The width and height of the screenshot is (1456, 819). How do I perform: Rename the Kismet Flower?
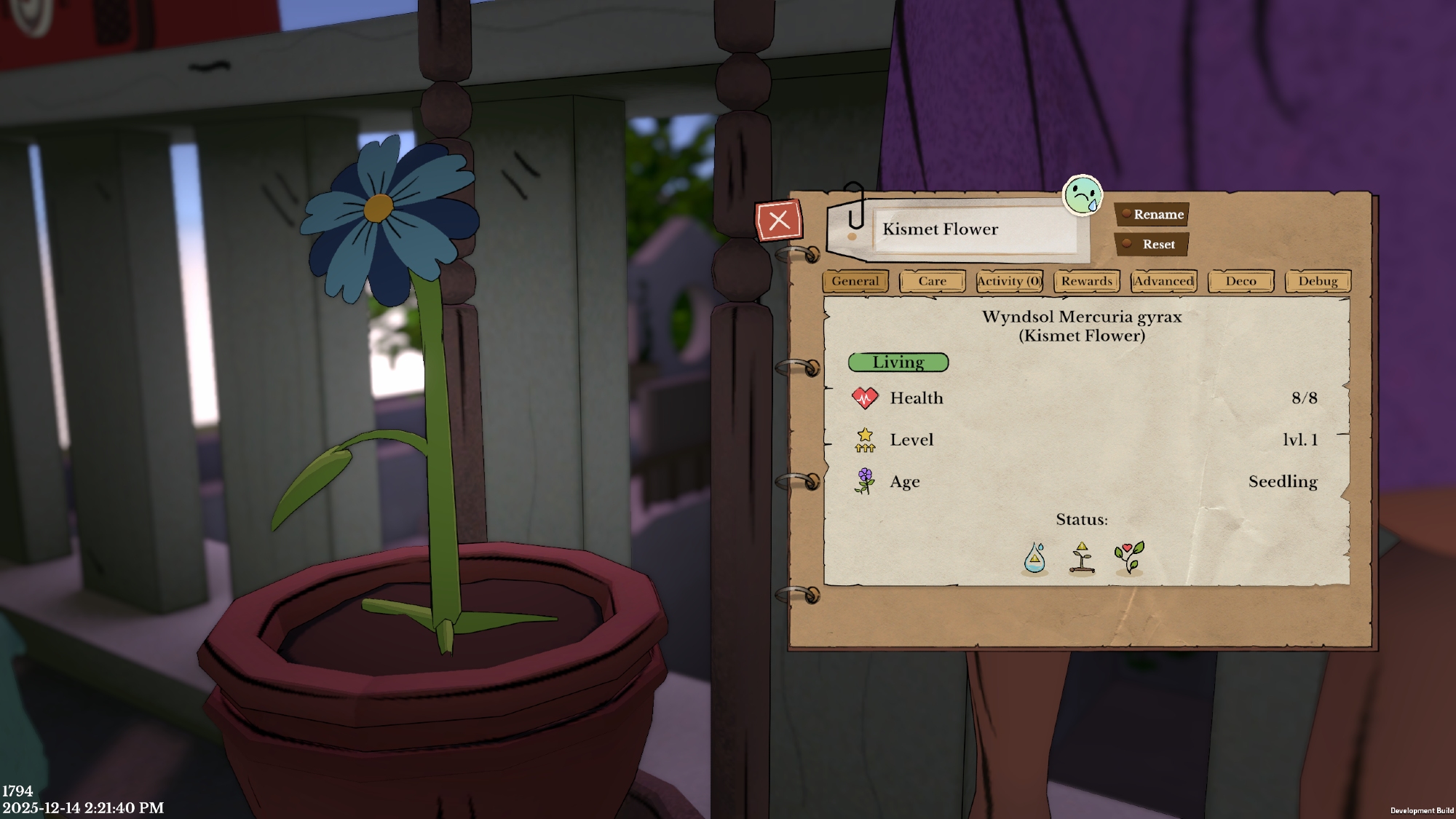(x=1152, y=214)
